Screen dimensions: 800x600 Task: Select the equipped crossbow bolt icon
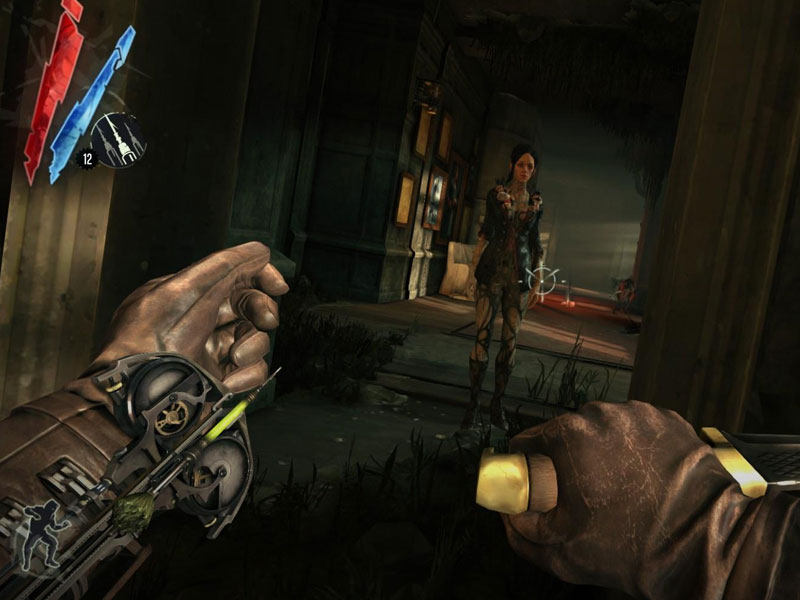pyautogui.click(x=119, y=140)
